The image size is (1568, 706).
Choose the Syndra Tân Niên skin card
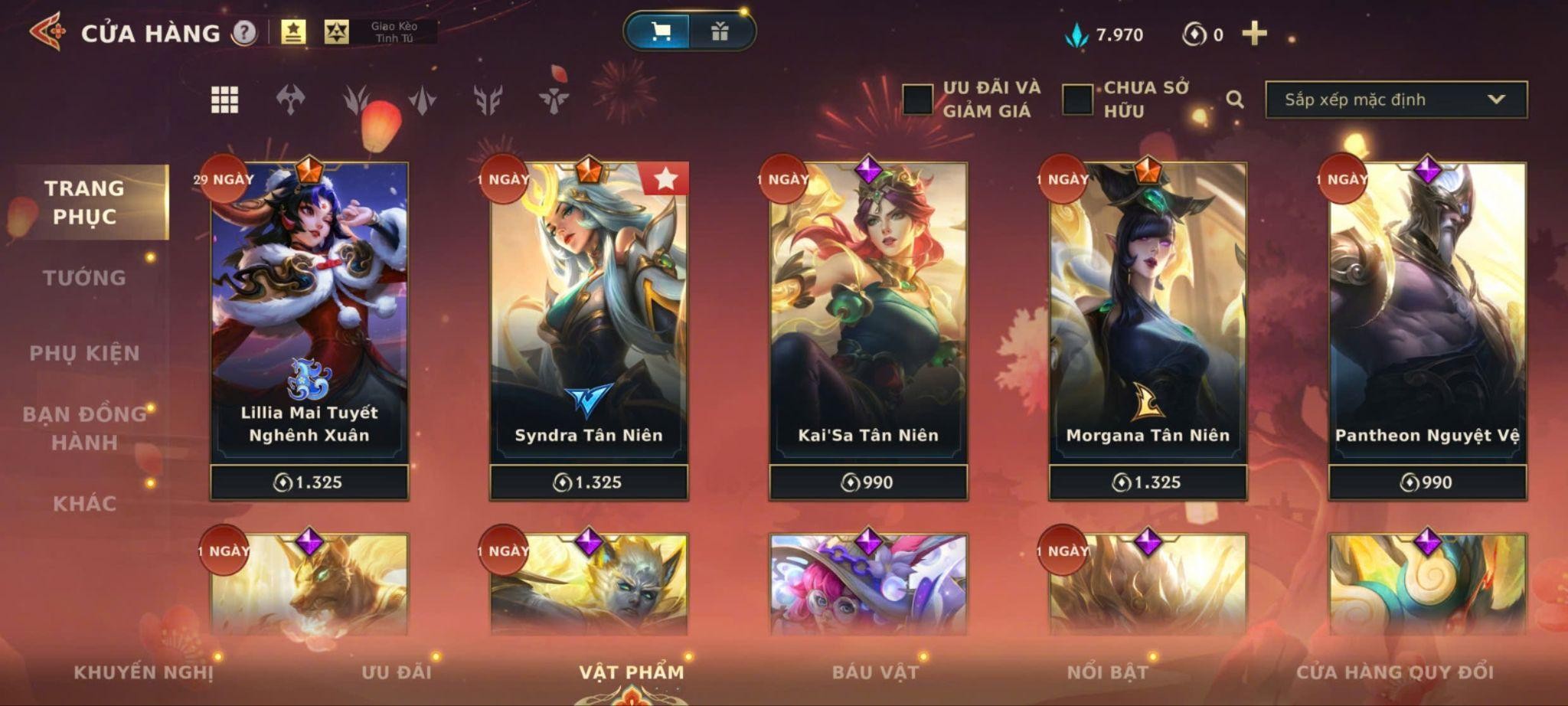click(x=589, y=322)
